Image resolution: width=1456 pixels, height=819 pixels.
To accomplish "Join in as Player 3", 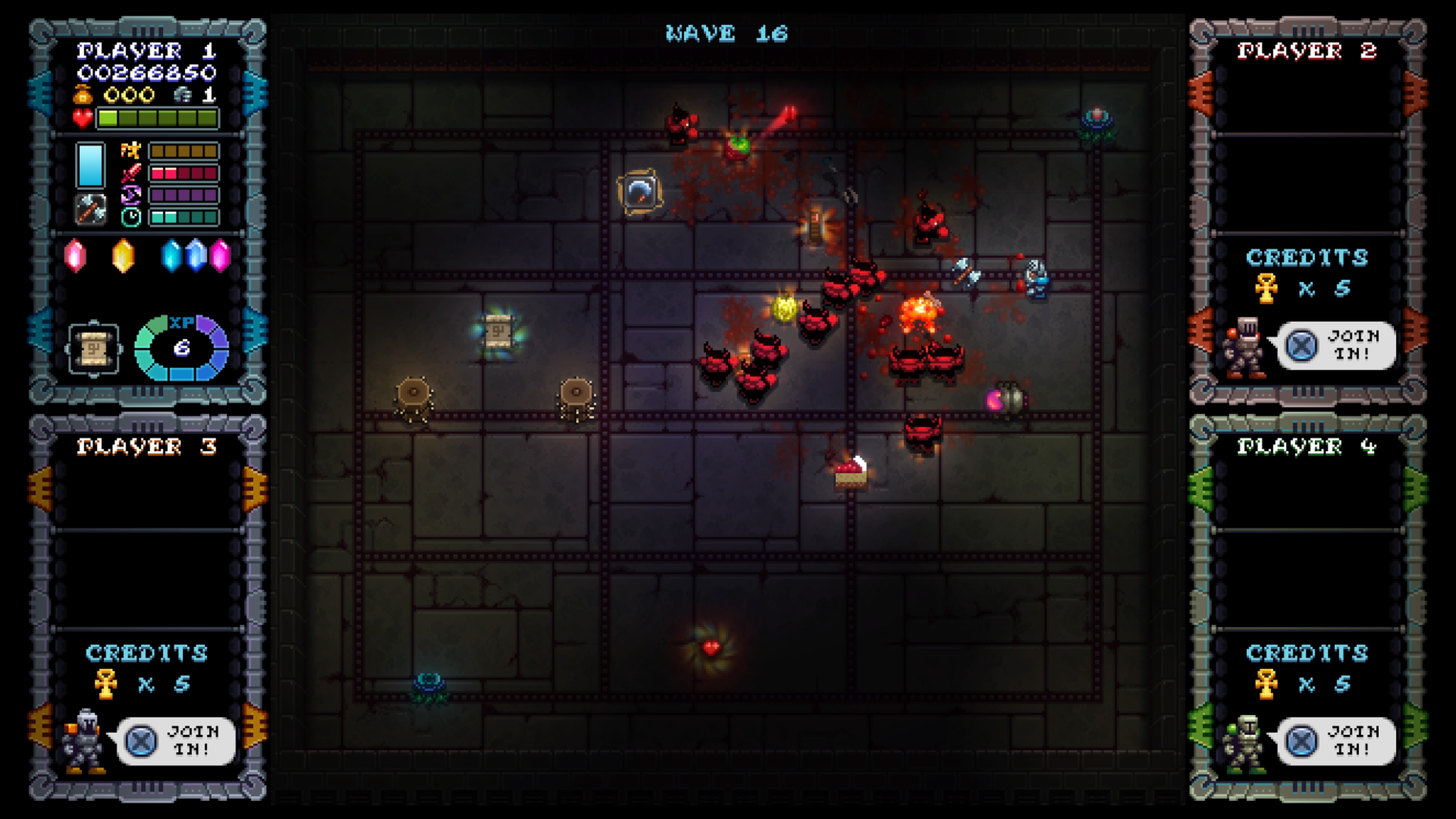I will (176, 741).
